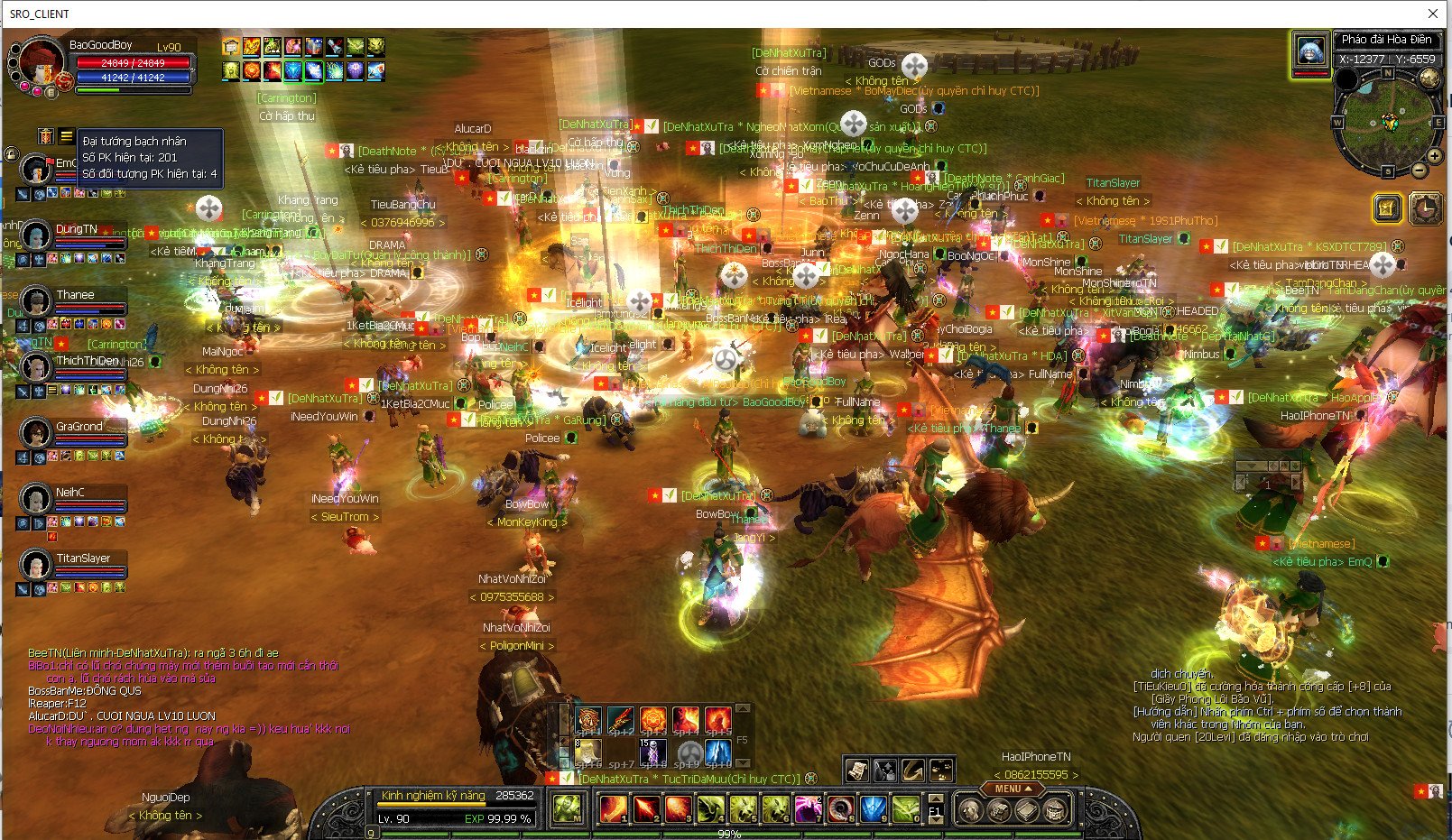The height and width of the screenshot is (840, 1452).
Task: Open the MENU expander tab
Action: pyautogui.click(x=1013, y=789)
